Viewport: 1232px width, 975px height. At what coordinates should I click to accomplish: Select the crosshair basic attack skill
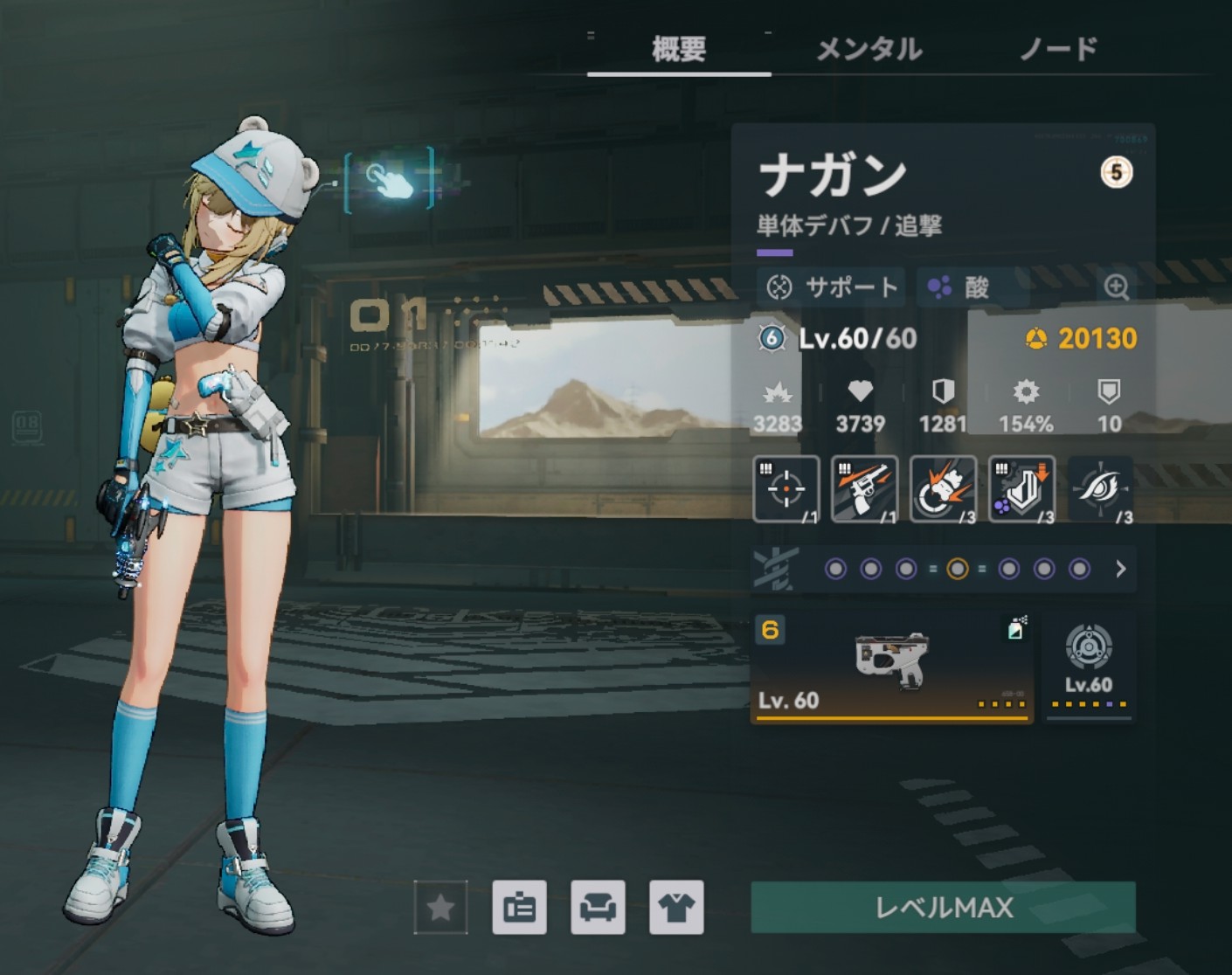click(x=786, y=489)
